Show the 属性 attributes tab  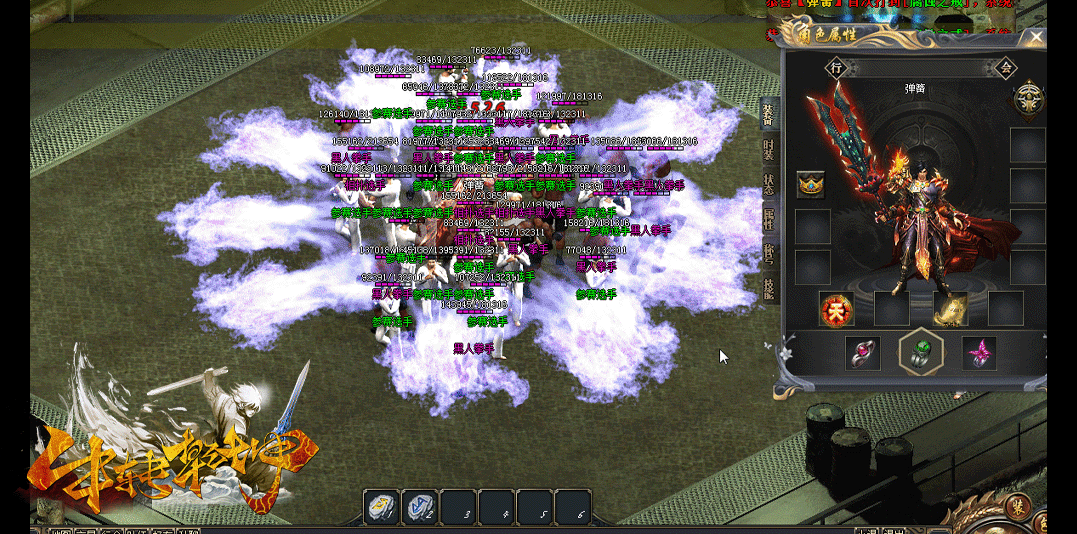coord(768,217)
